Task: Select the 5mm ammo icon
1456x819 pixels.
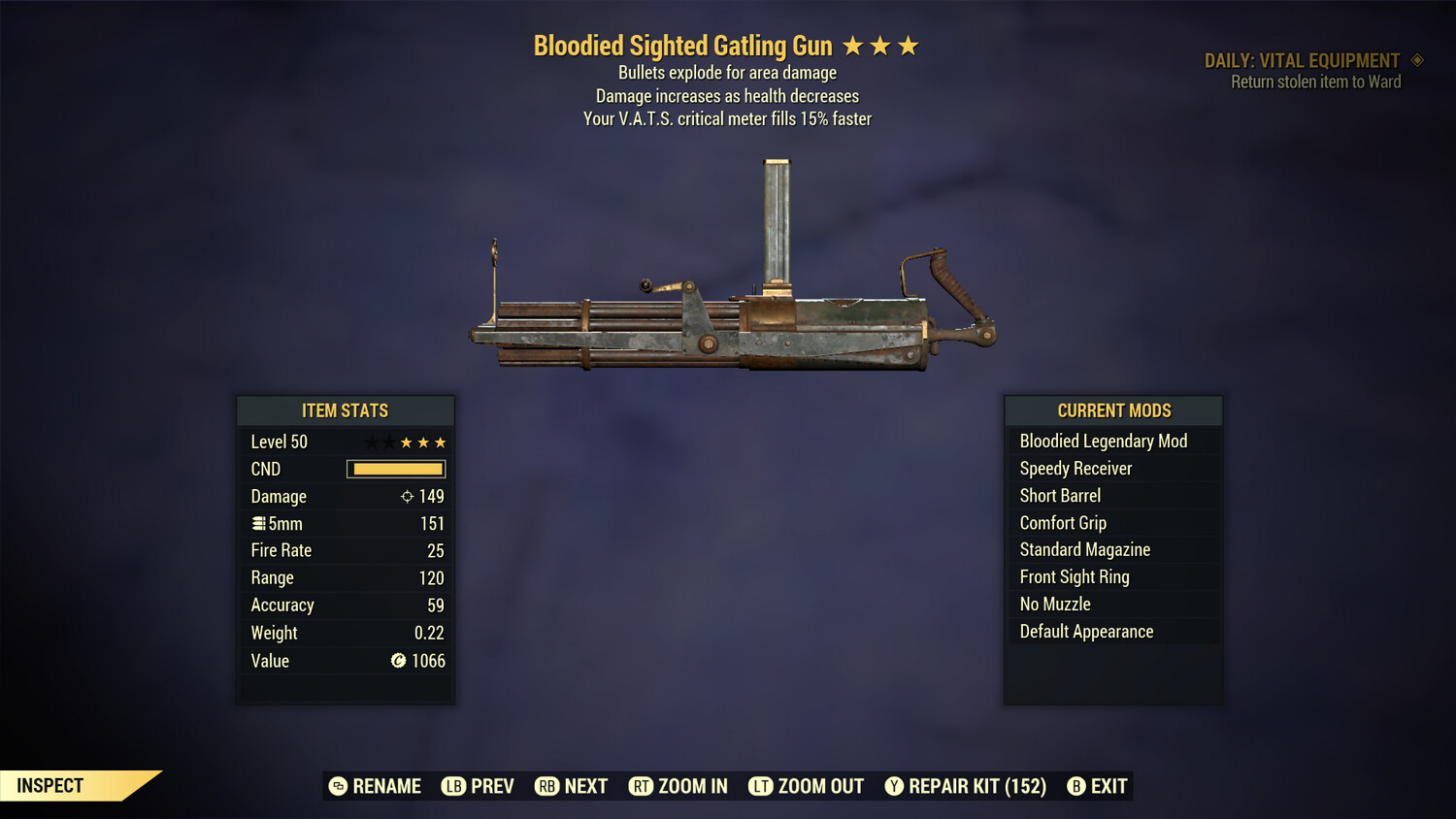Action: [259, 523]
